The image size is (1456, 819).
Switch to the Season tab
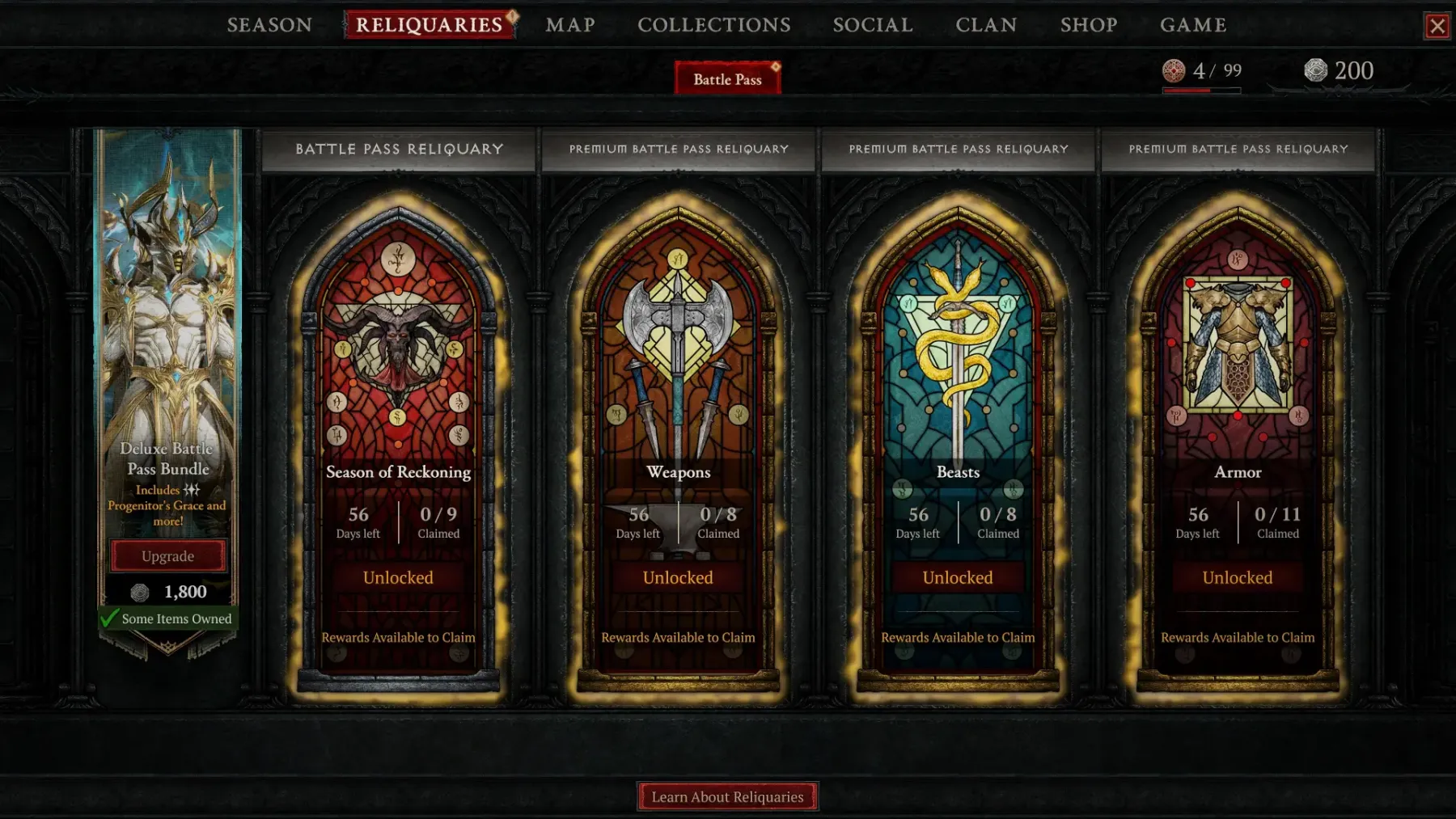(269, 25)
